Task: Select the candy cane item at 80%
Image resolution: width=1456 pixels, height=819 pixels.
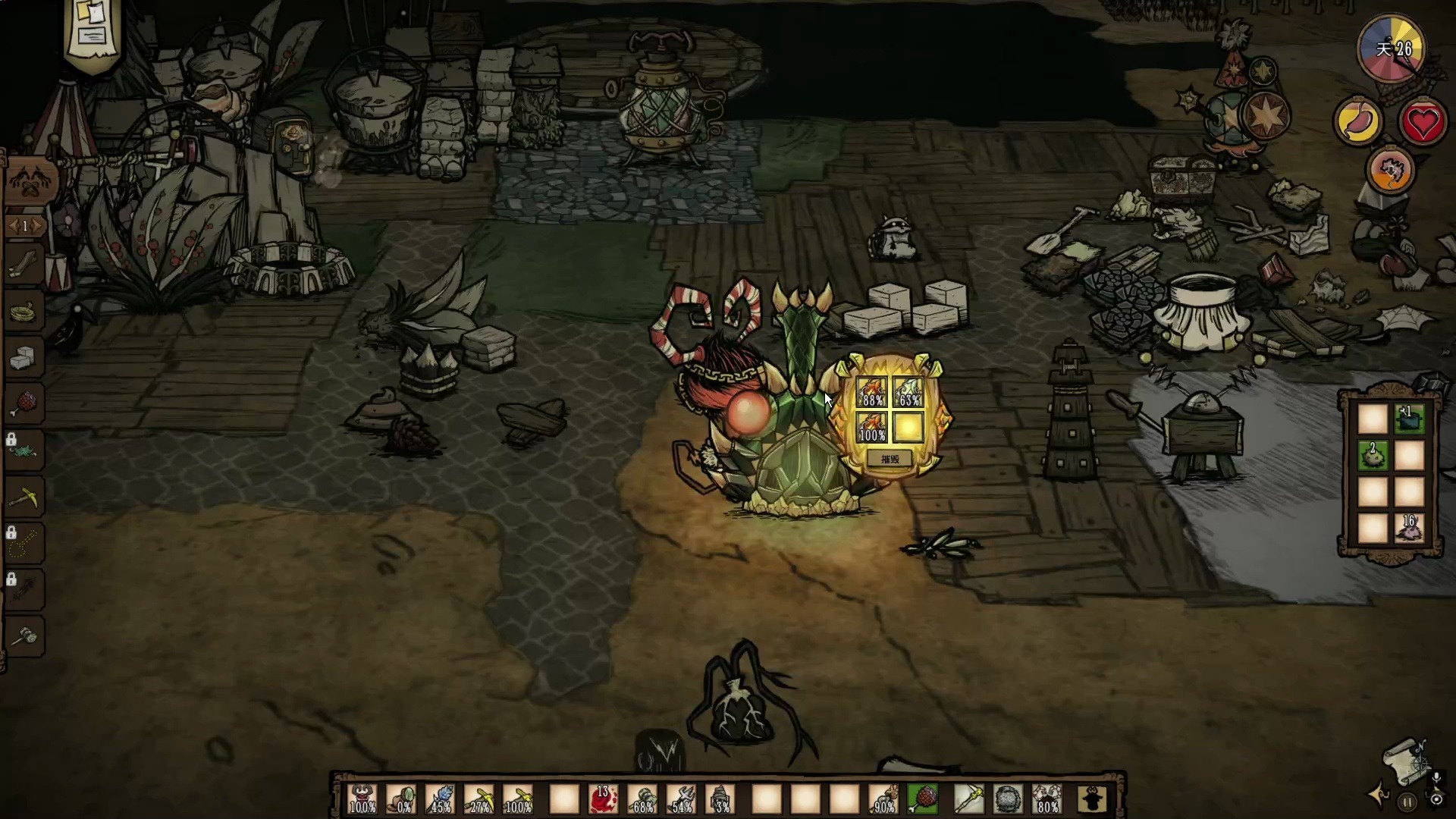Action: (1047, 799)
